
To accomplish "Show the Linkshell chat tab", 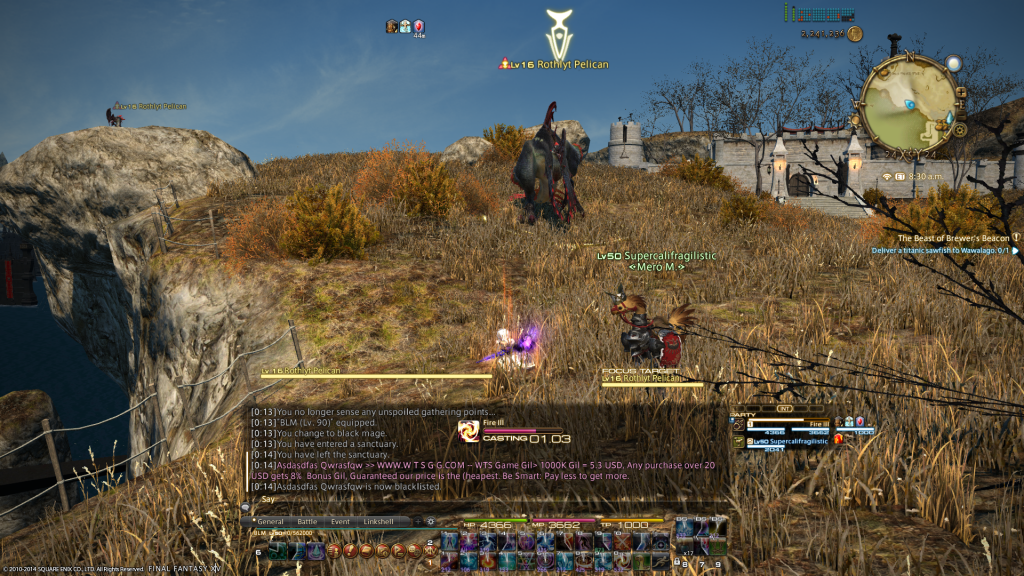I will point(378,522).
